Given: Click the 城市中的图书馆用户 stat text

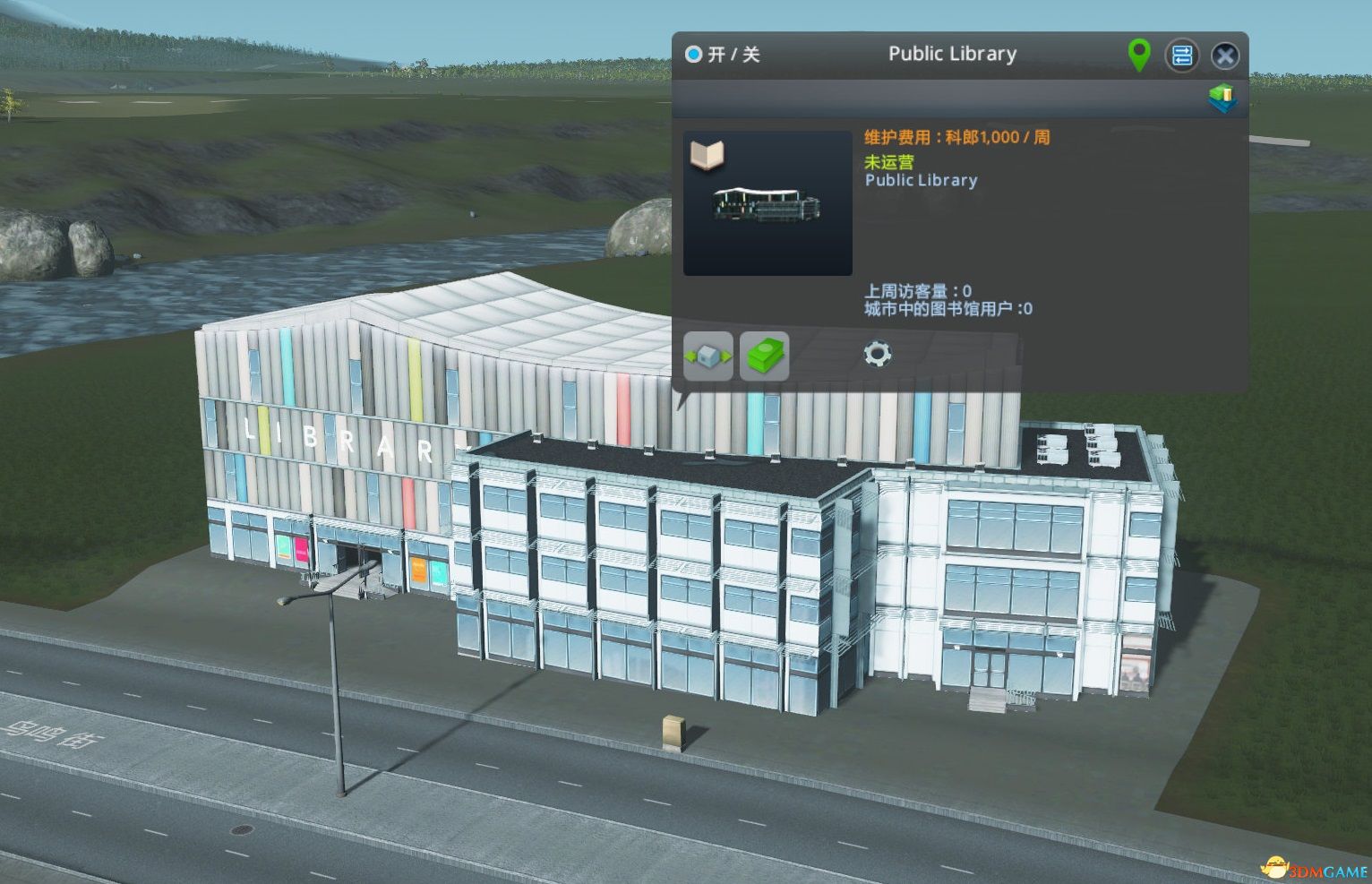Looking at the screenshot, I should click(946, 308).
